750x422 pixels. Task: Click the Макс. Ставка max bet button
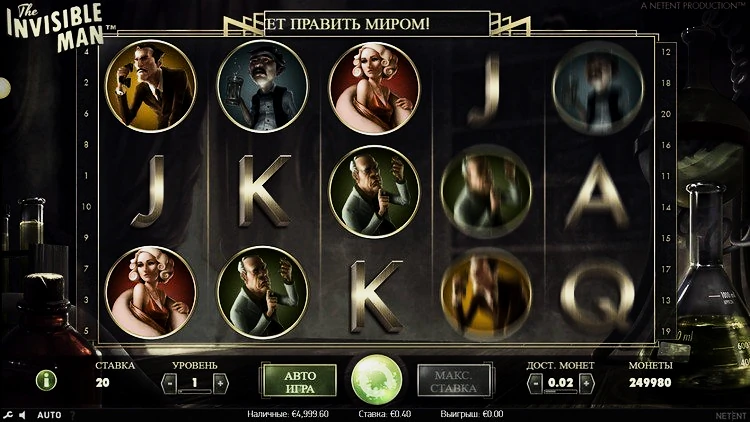(453, 381)
